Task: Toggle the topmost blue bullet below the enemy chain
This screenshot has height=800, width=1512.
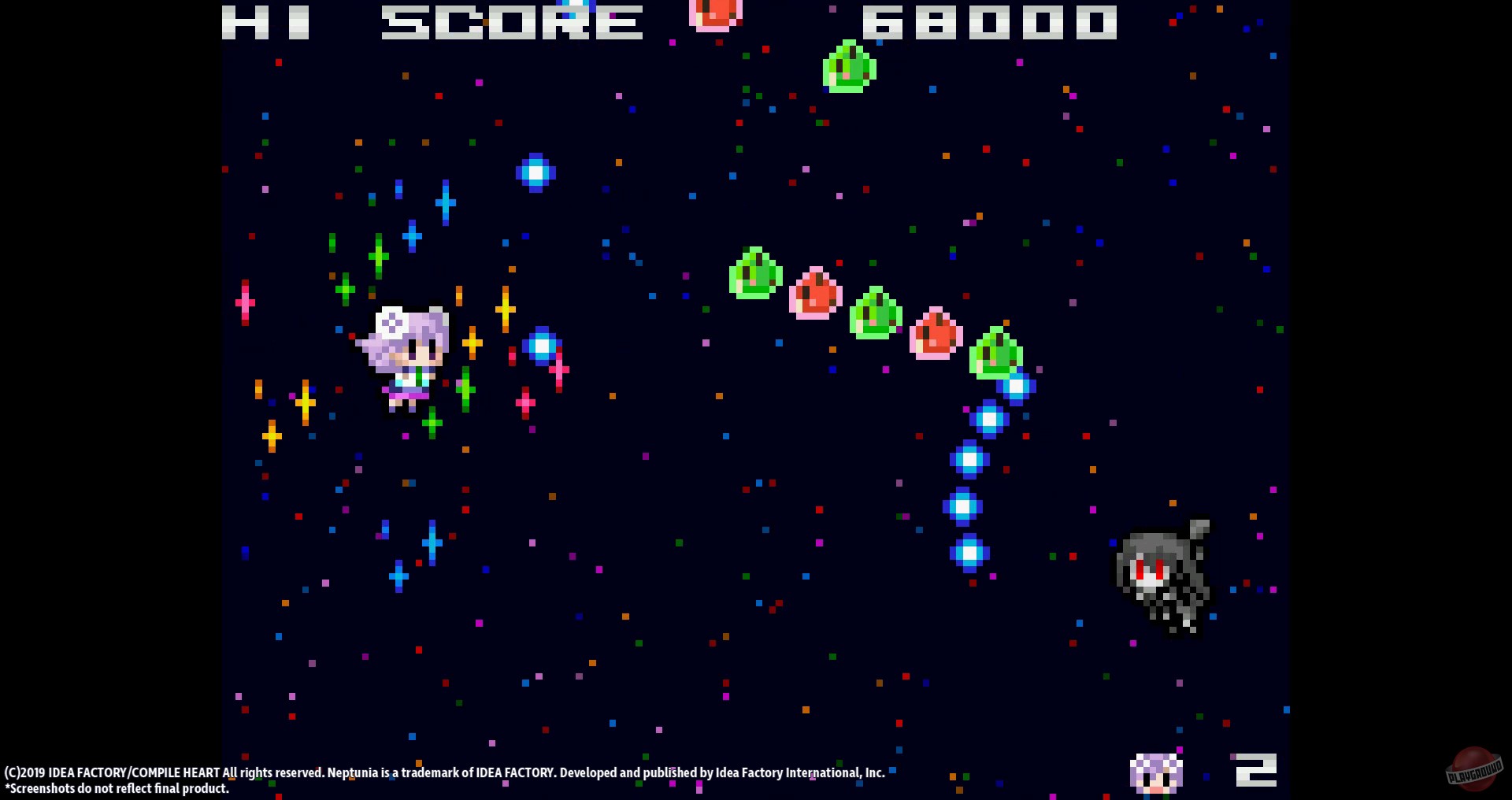Action: tap(1017, 387)
